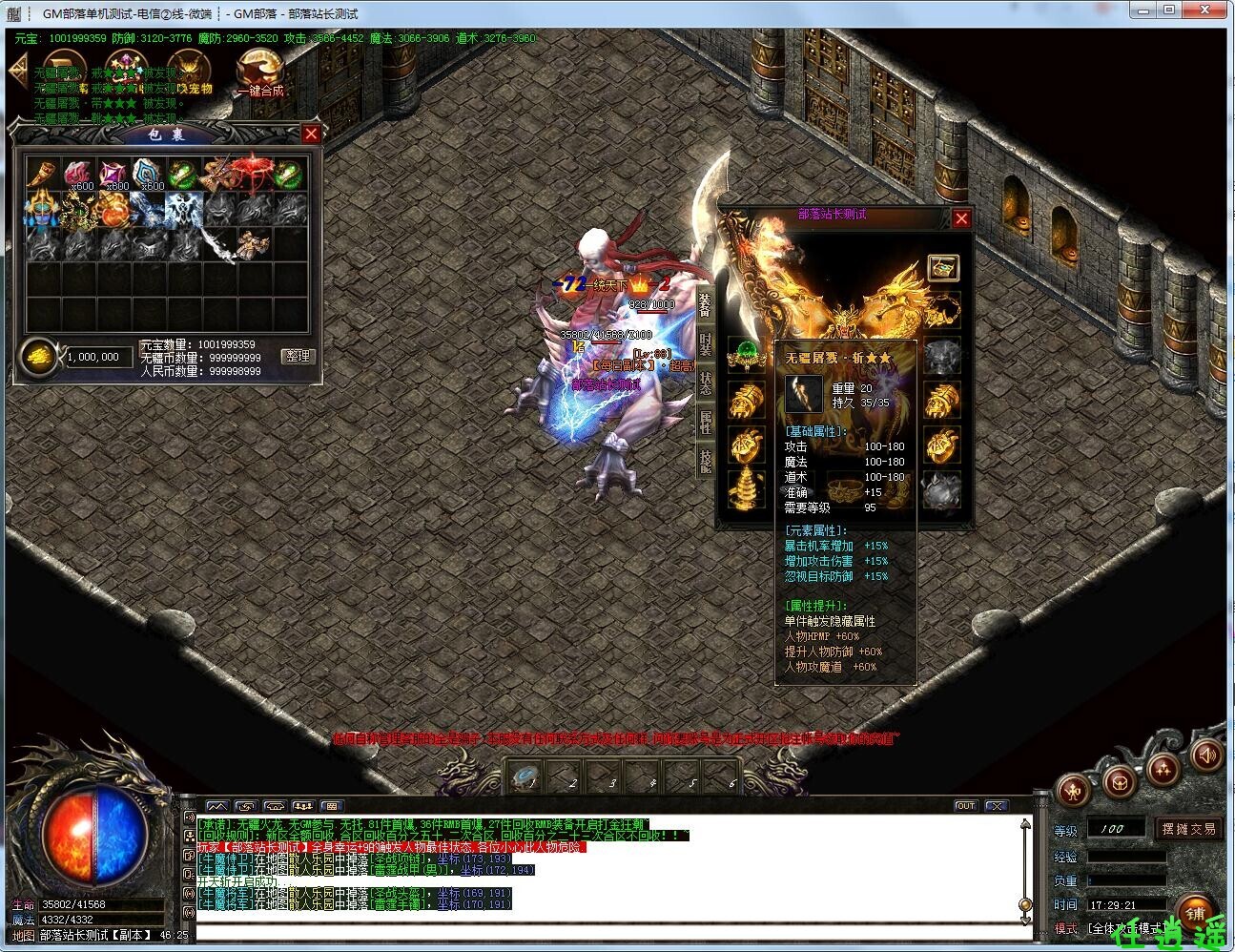The height and width of the screenshot is (952, 1235).
Task: Switch to the 状态 status tab
Action: [706, 383]
